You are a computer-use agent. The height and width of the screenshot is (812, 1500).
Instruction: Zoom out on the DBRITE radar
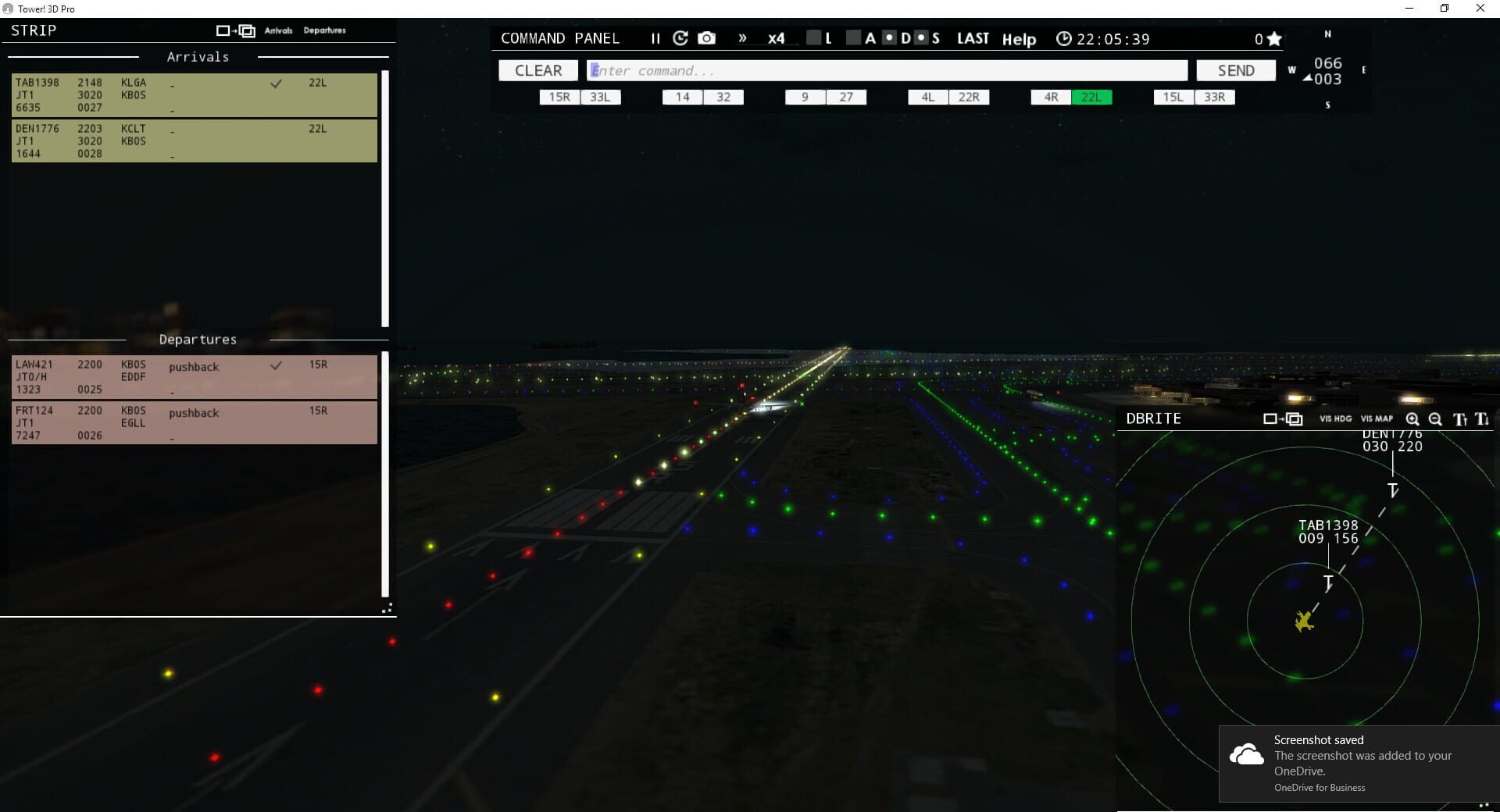coord(1435,419)
